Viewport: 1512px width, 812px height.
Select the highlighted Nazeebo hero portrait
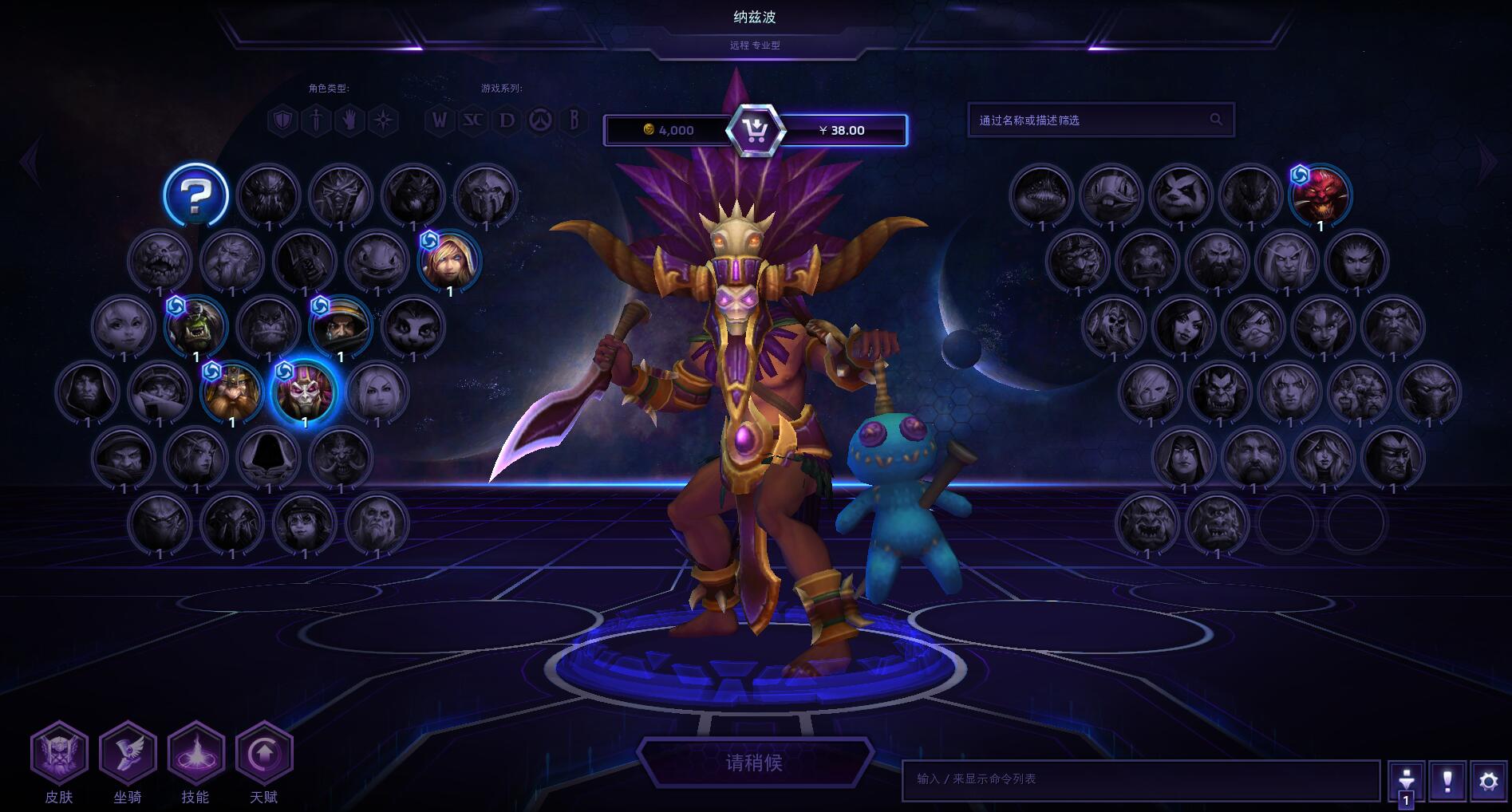304,392
